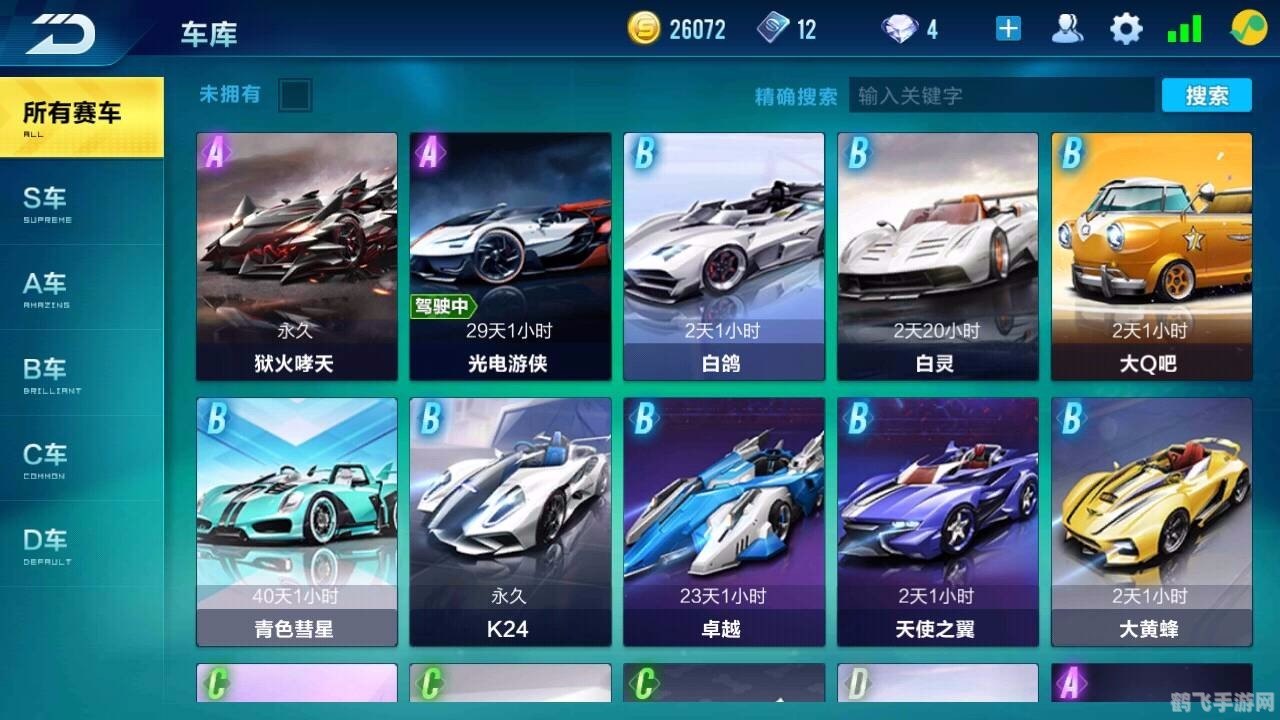Choose the K24 car card

(x=510, y=521)
